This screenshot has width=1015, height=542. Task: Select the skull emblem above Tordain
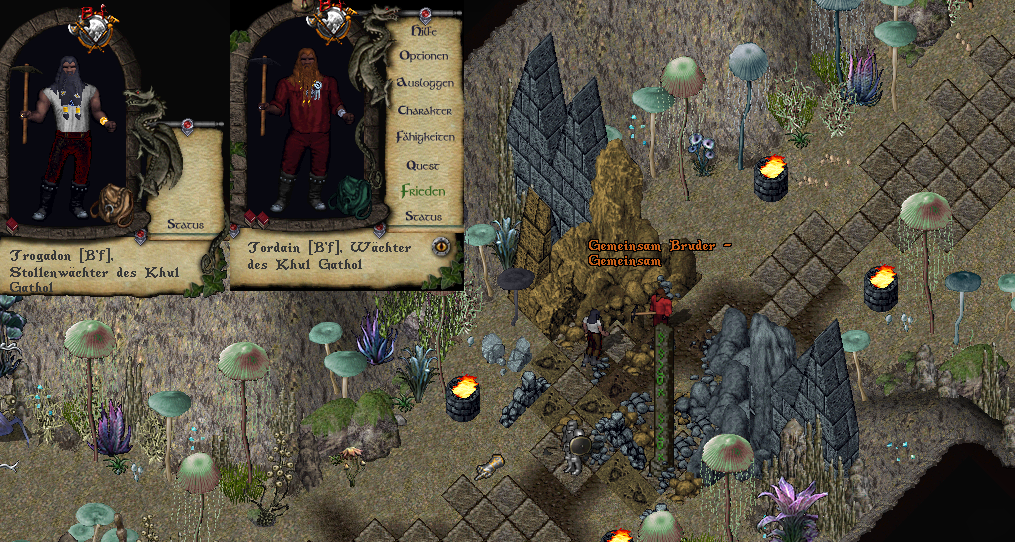(x=329, y=25)
